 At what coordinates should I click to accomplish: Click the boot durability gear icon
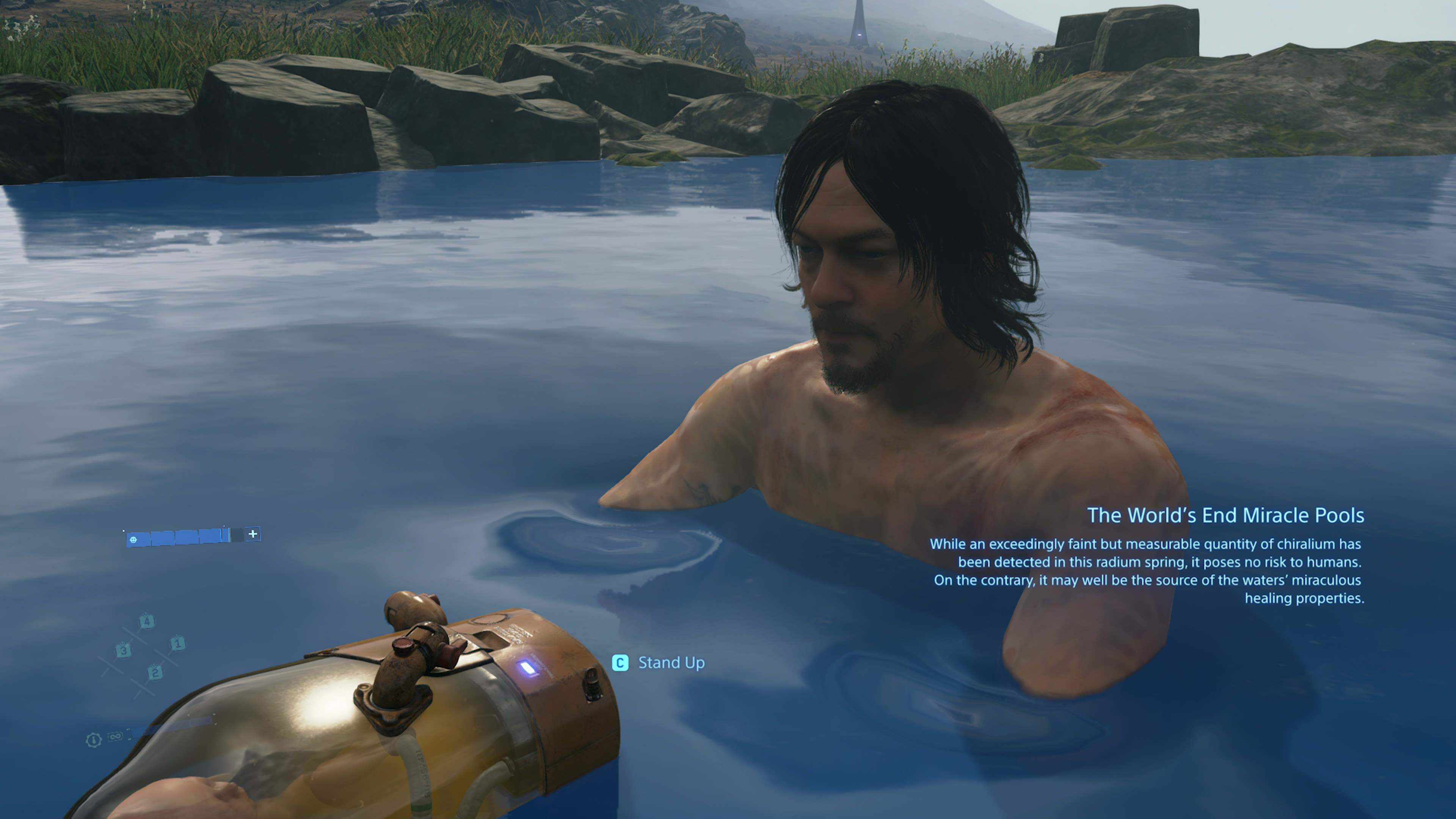coord(94,739)
